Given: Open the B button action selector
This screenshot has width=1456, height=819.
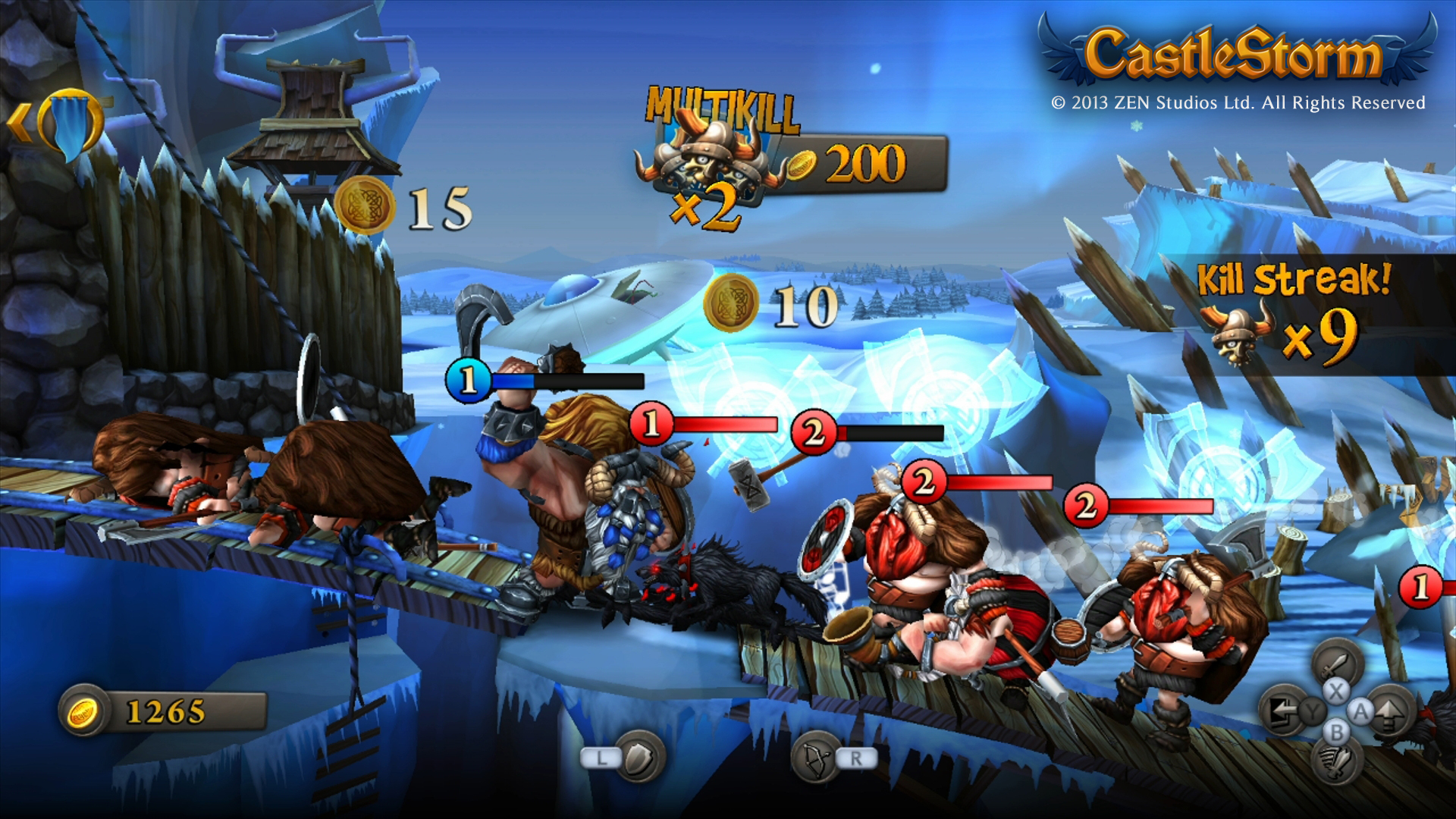Looking at the screenshot, I should (1337, 731).
